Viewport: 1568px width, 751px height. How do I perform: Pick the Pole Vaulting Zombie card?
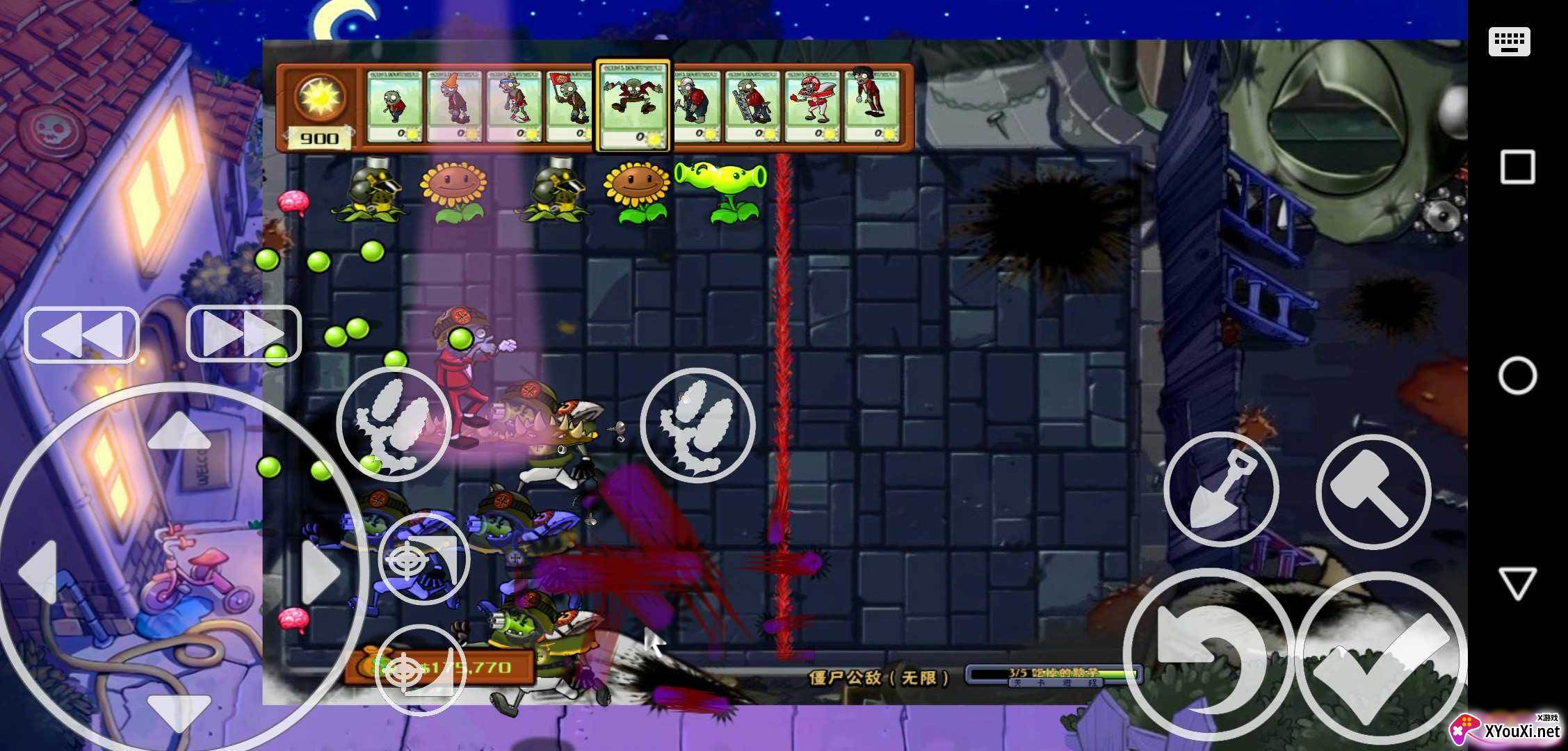[513, 106]
